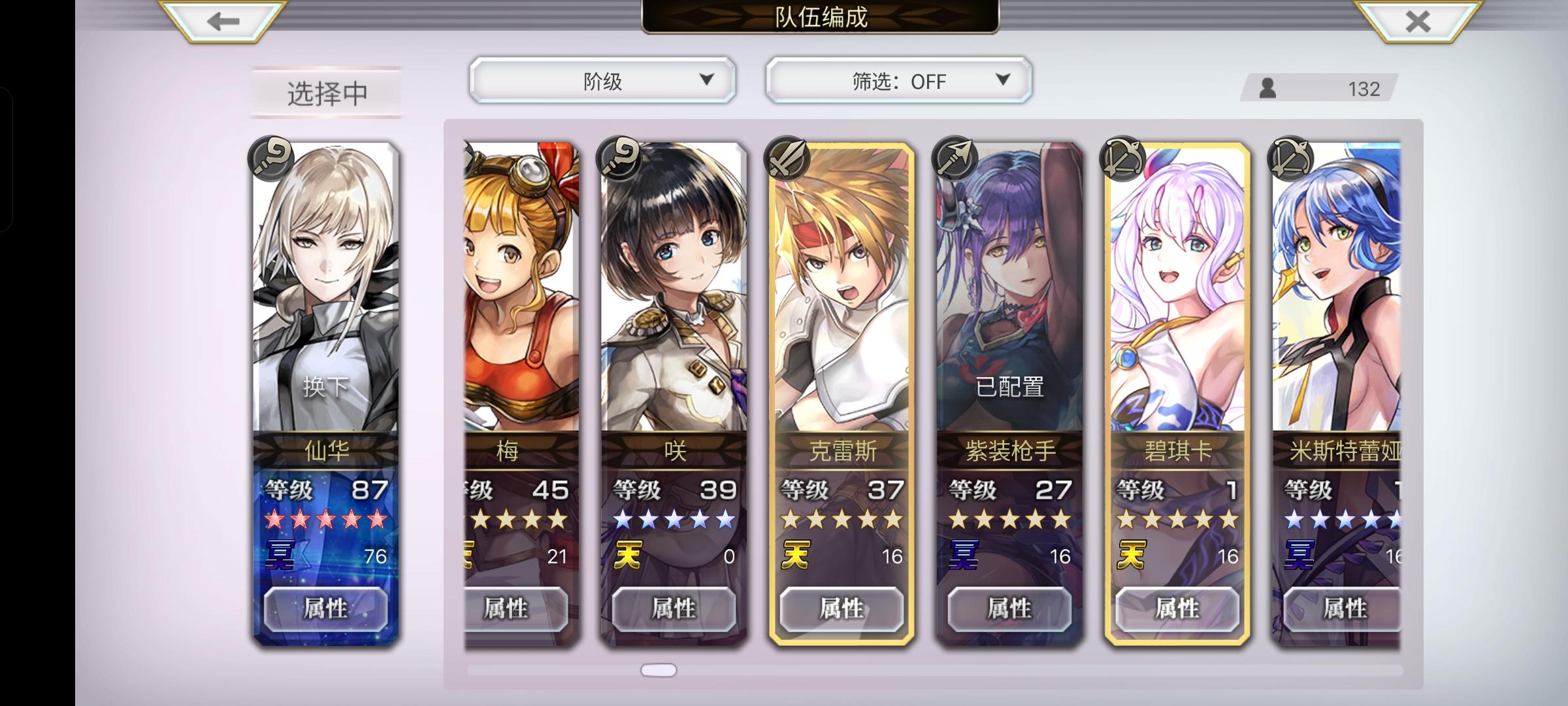
Task: Click the arrow on the 阶级 selector
Action: point(708,80)
